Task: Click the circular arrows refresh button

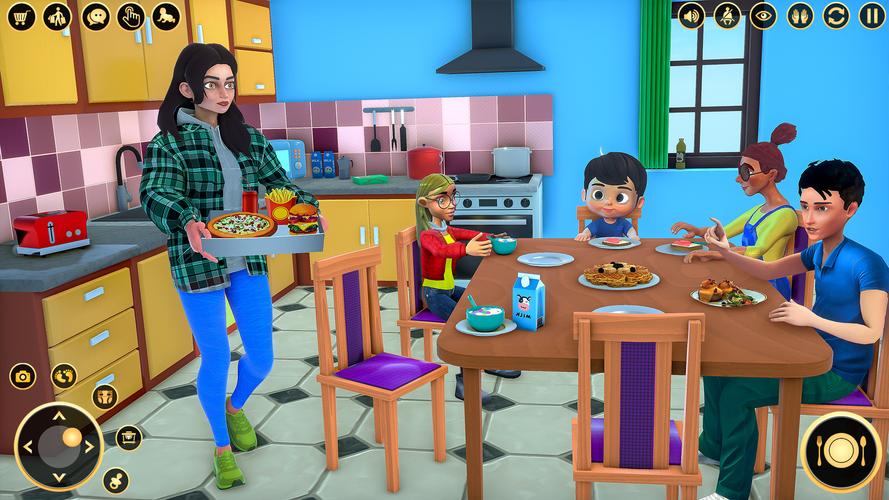Action: (836, 16)
